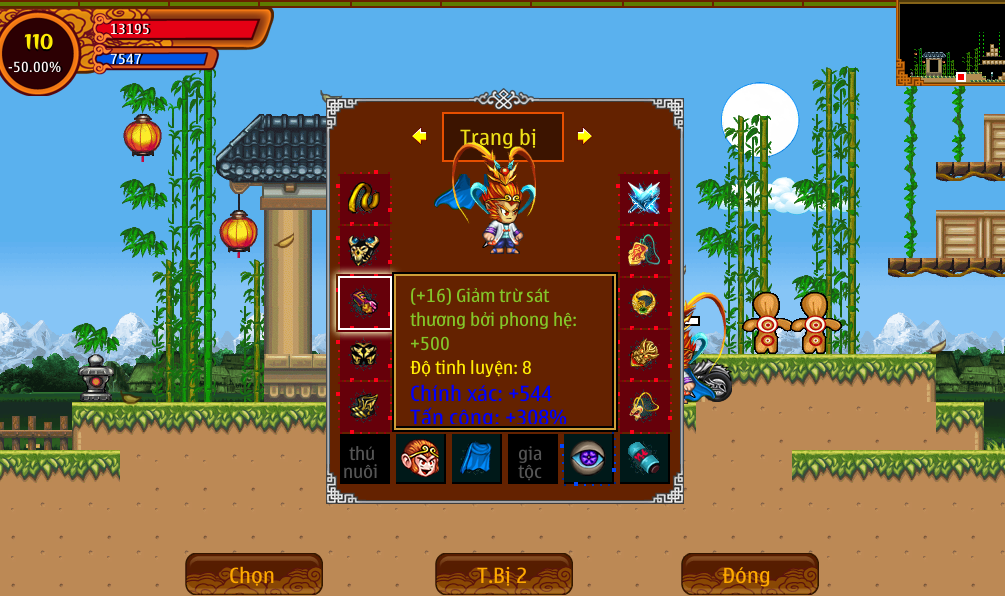The width and height of the screenshot is (1005, 596).
Task: Click the minimap in the corner
Action: (x=950, y=42)
